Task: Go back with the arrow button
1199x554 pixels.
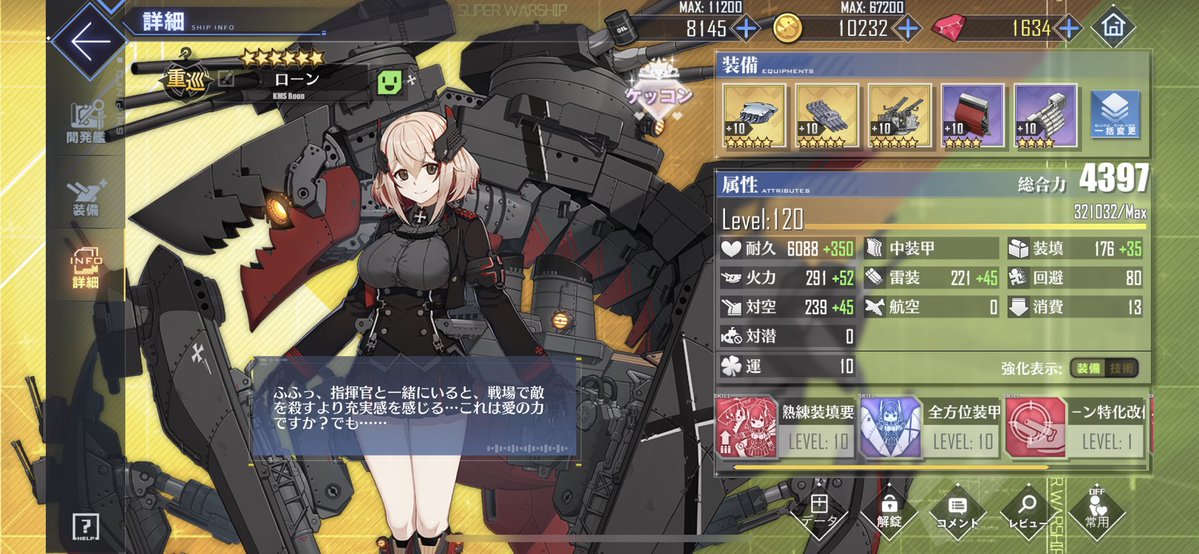Action: (88, 41)
